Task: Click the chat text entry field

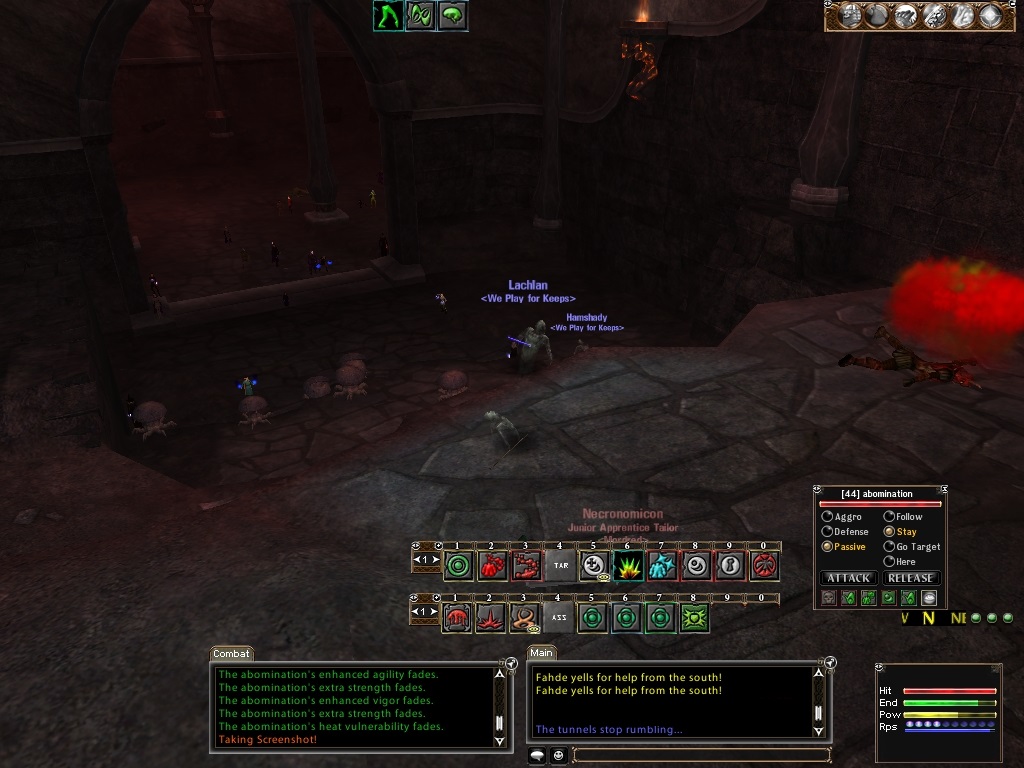Action: pyautogui.click(x=700, y=755)
